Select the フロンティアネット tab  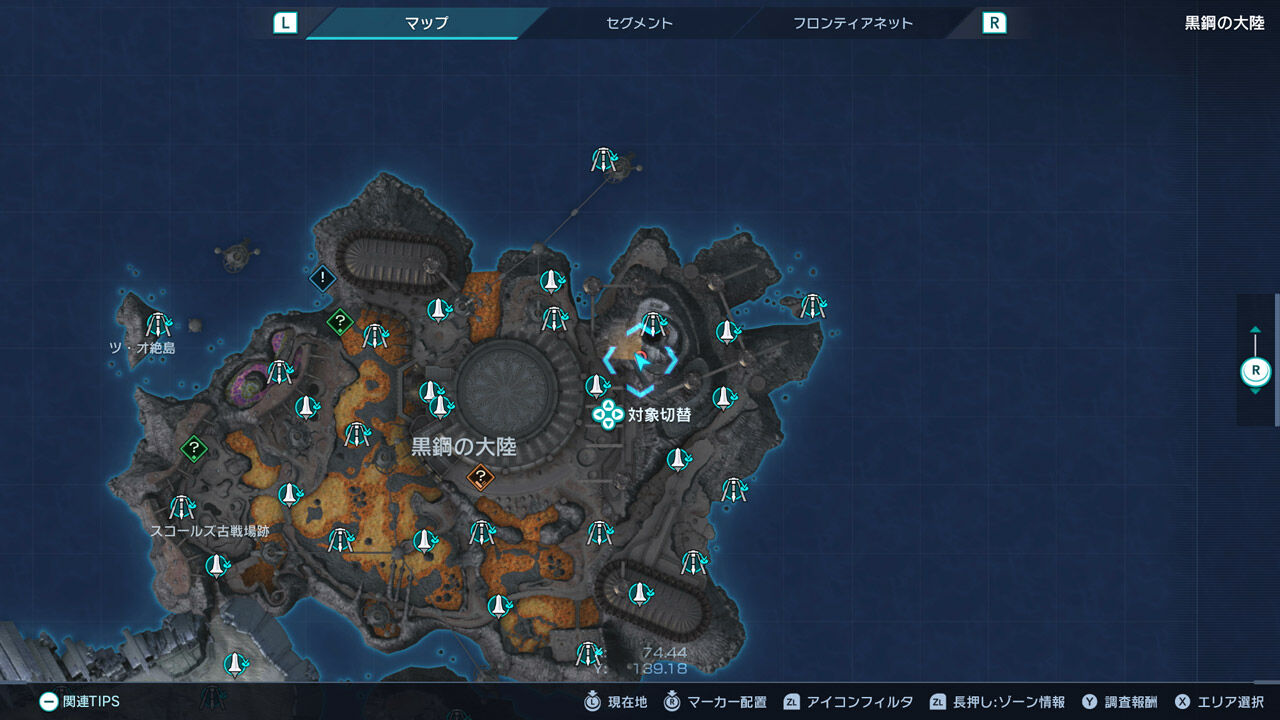tap(852, 23)
